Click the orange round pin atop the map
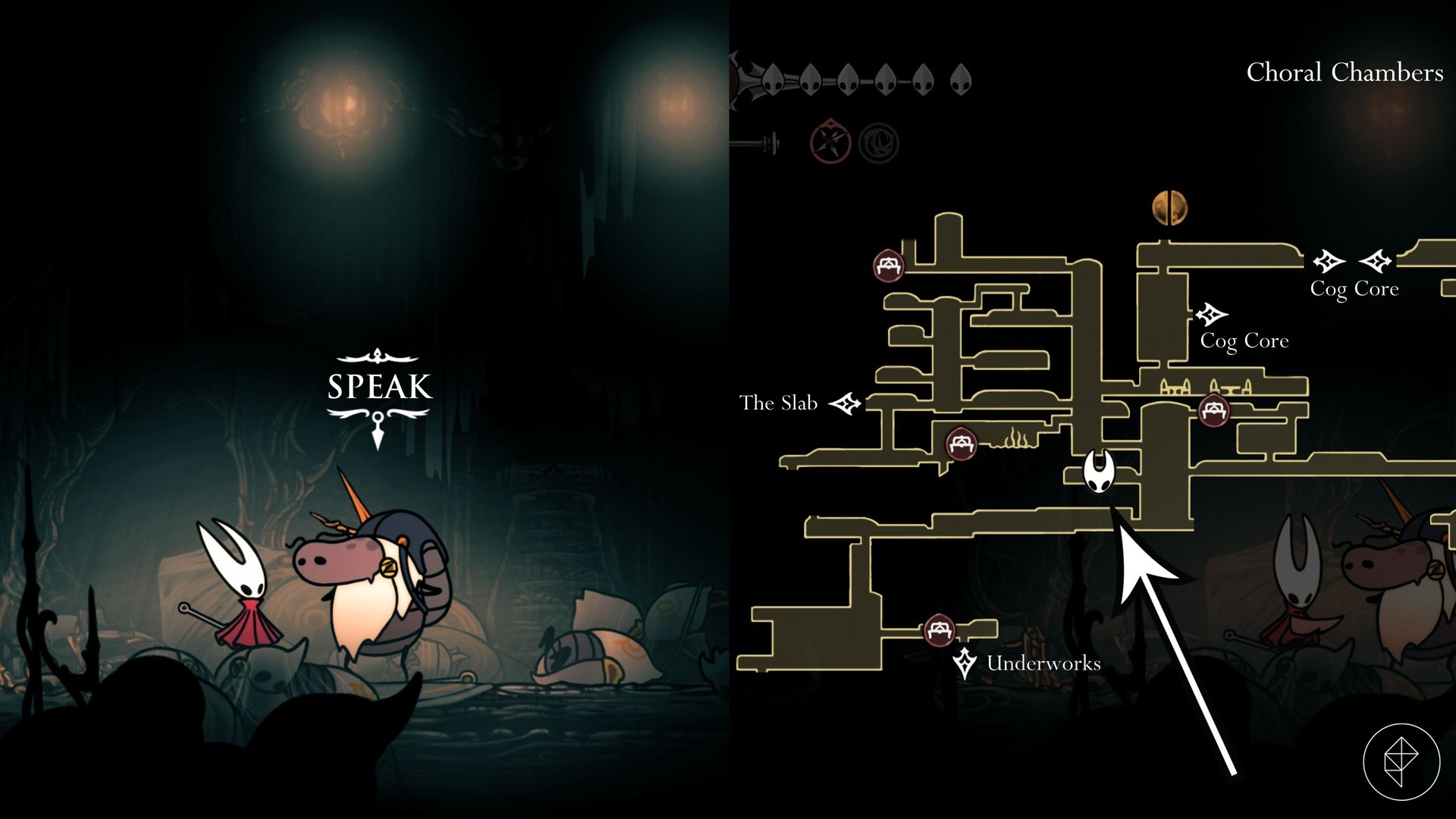This screenshot has width=1456, height=819. tap(1169, 208)
